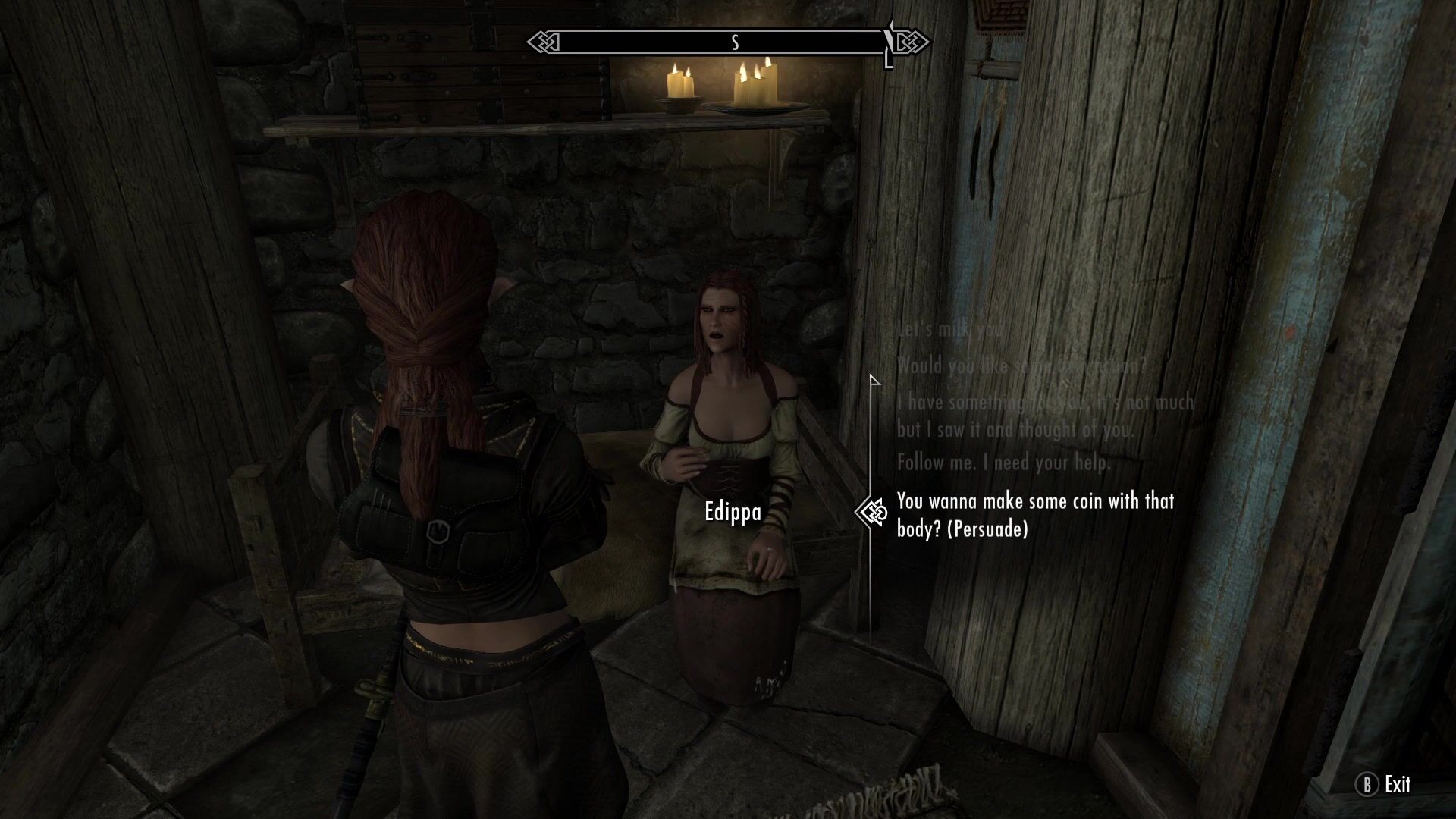
Task: Pick the "I have something for you" reply
Action: [1044, 416]
